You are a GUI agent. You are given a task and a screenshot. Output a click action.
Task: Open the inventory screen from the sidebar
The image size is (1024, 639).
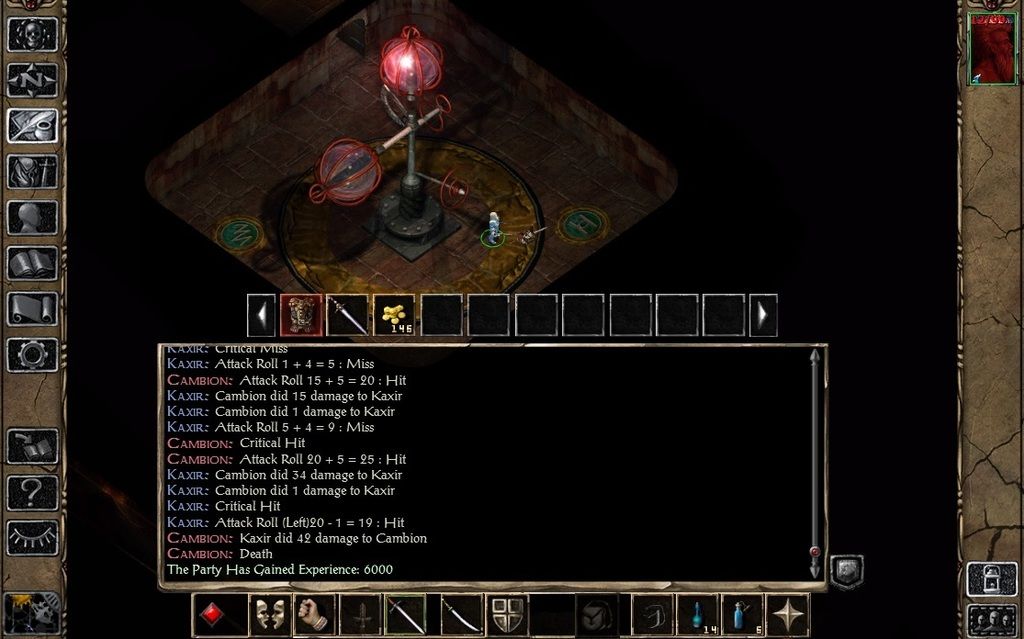[x=32, y=172]
